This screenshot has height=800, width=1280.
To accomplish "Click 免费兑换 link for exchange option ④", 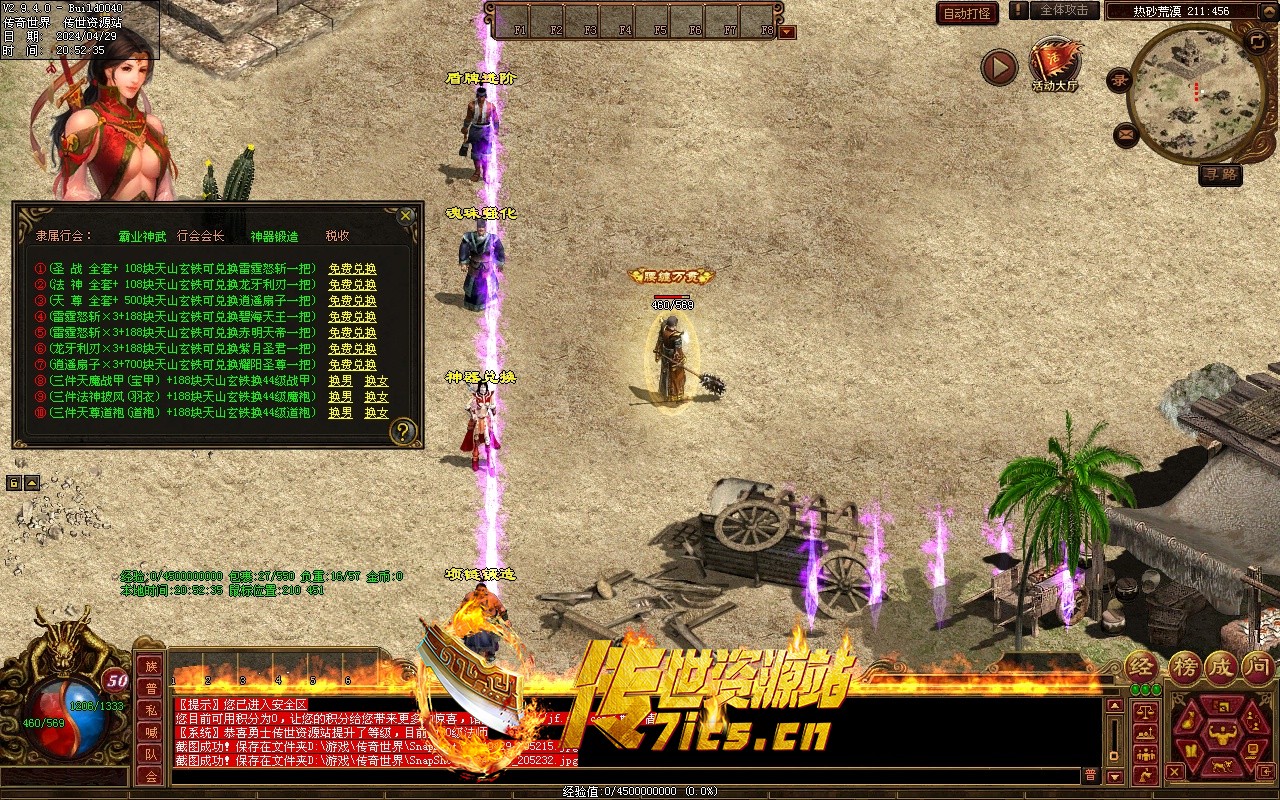I will (352, 317).
